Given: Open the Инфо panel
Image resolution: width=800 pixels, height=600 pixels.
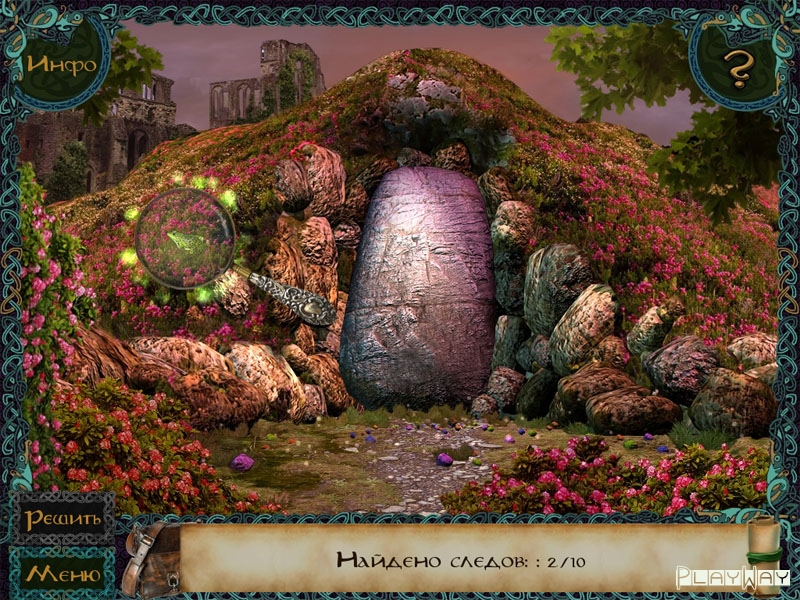Looking at the screenshot, I should coord(62,65).
